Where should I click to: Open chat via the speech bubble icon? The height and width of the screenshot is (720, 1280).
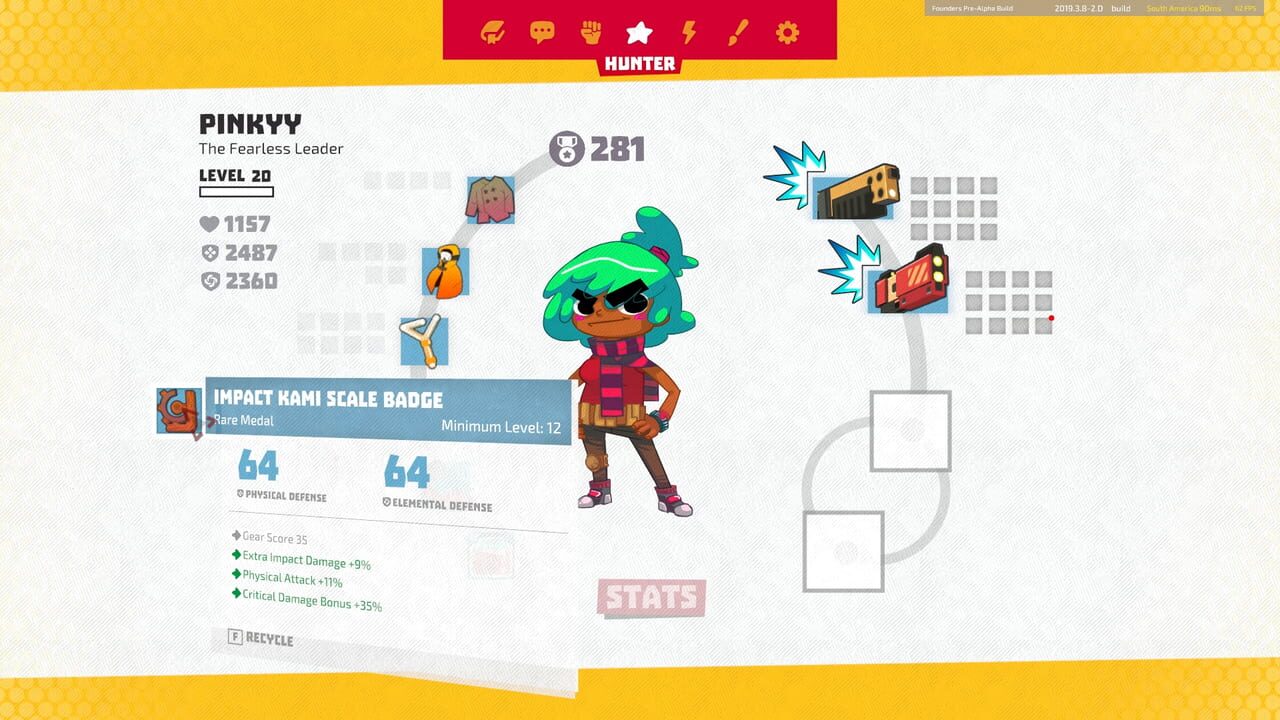(543, 31)
